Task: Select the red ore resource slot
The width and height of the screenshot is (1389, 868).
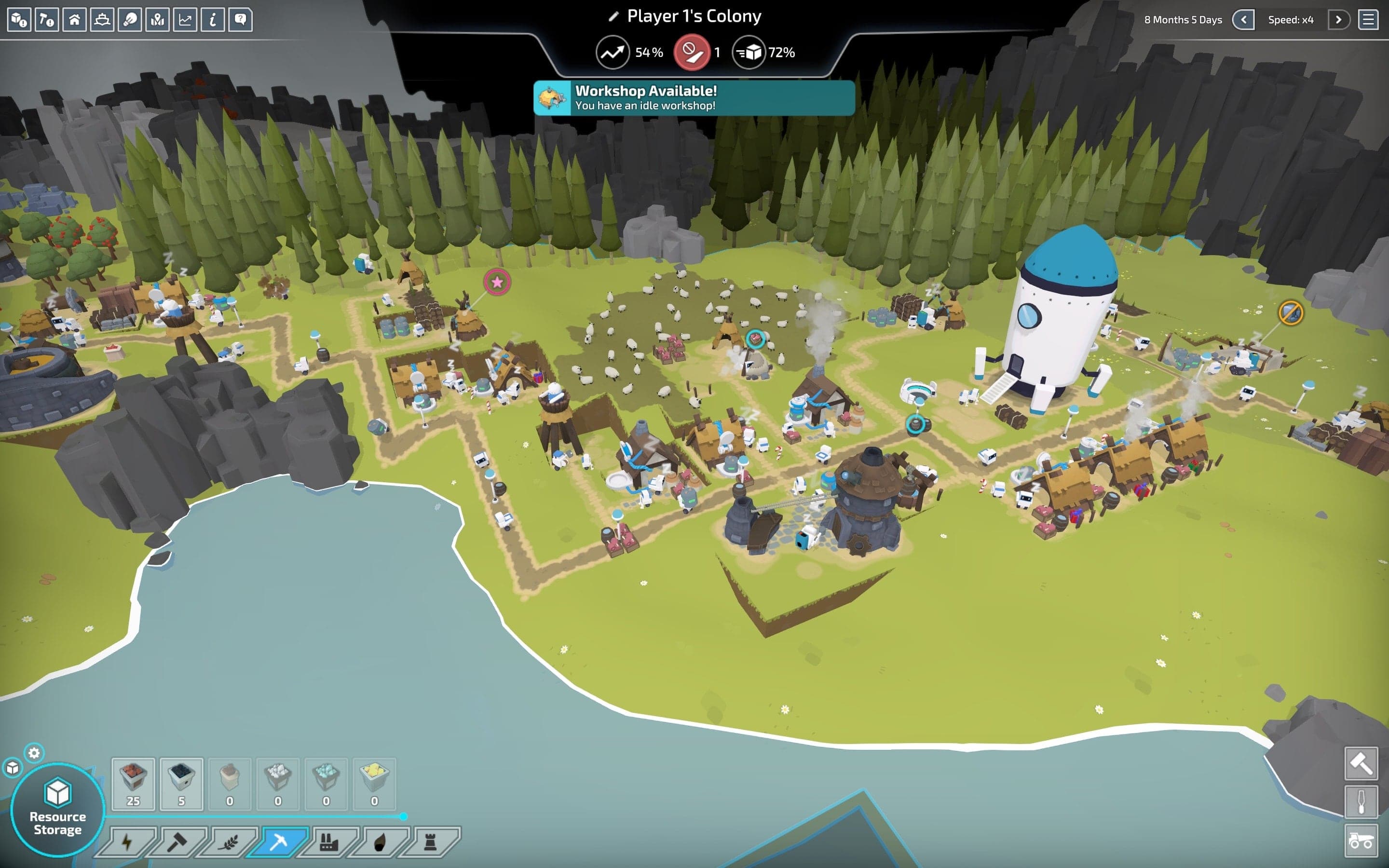Action: (x=133, y=784)
